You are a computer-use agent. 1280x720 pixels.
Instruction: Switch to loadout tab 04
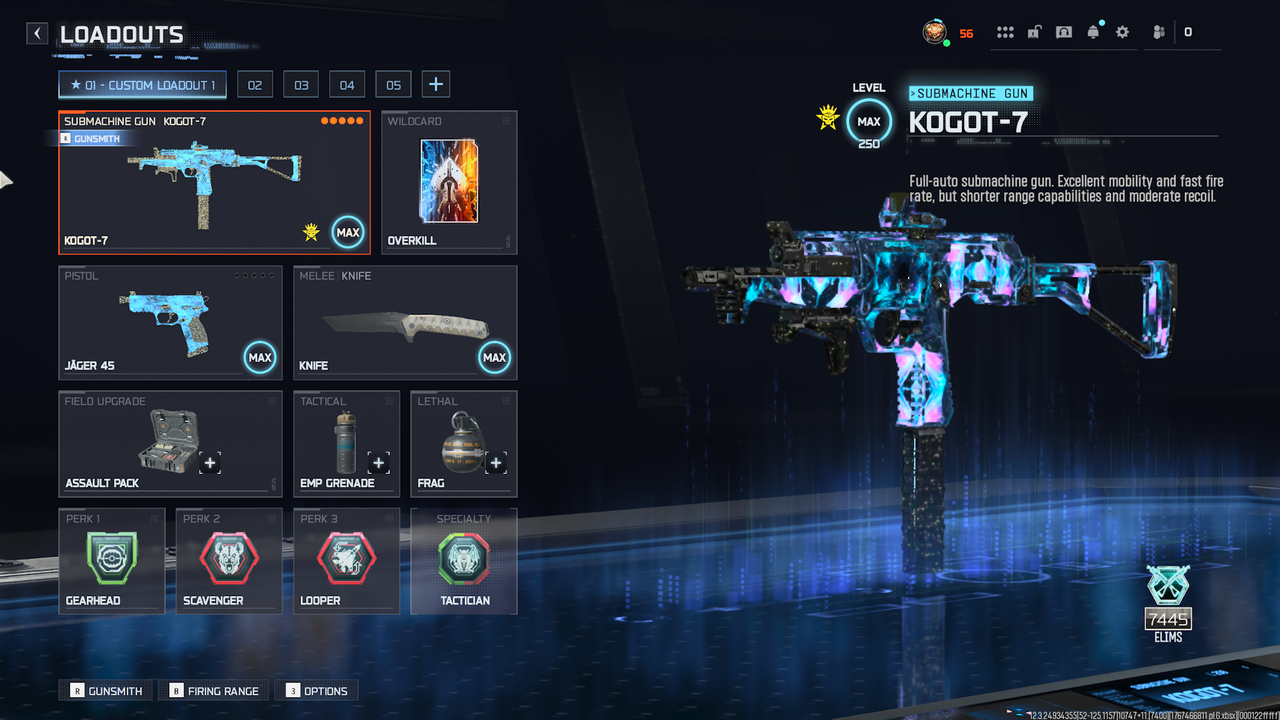pos(347,85)
